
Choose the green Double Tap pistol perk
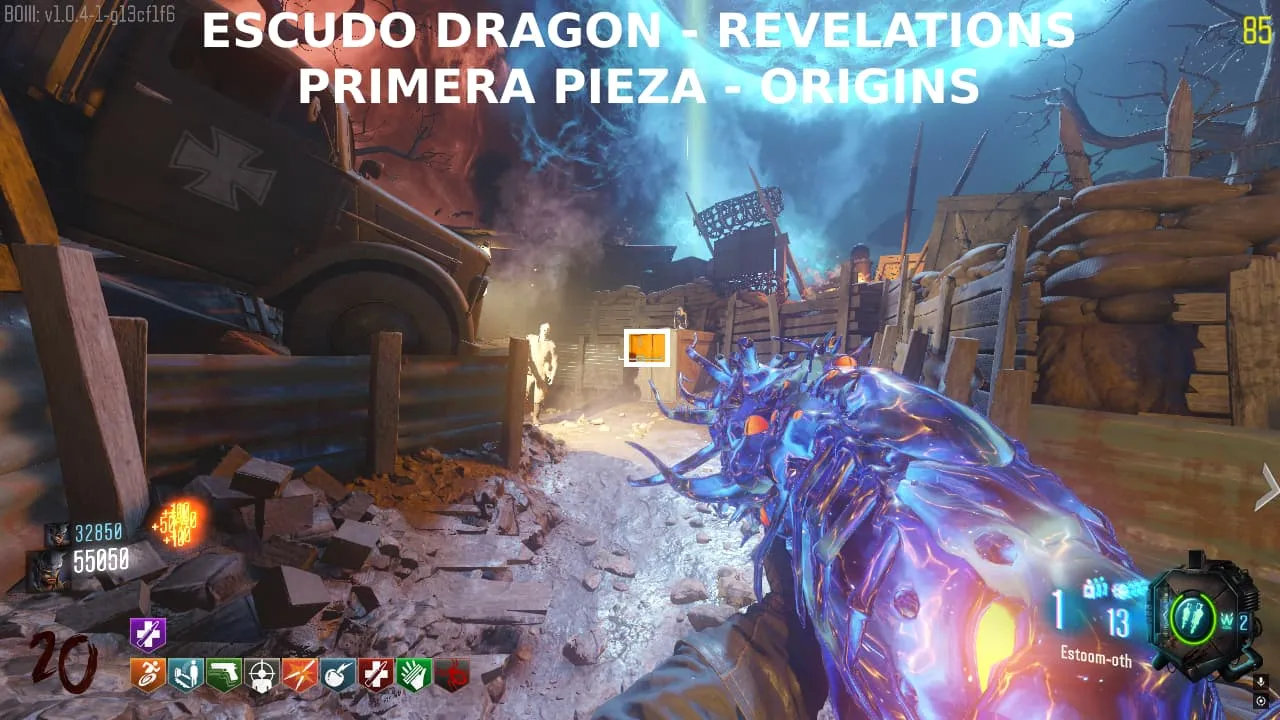tap(223, 675)
